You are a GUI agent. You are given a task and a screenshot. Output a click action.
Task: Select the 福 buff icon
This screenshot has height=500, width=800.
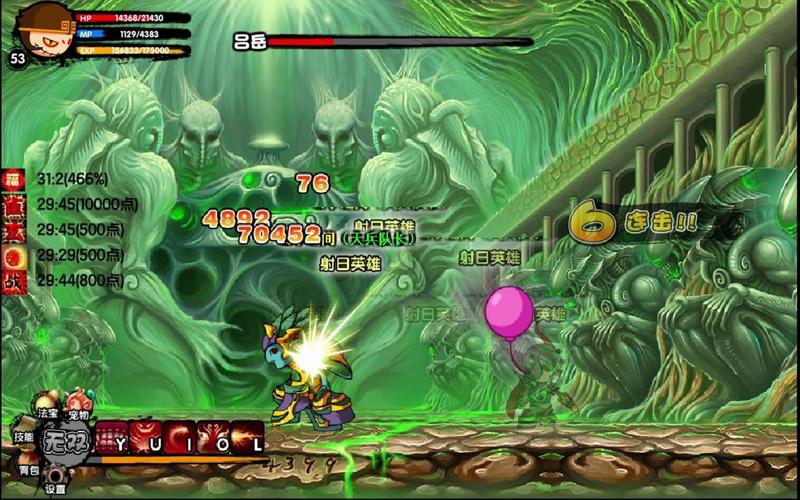tap(12, 180)
